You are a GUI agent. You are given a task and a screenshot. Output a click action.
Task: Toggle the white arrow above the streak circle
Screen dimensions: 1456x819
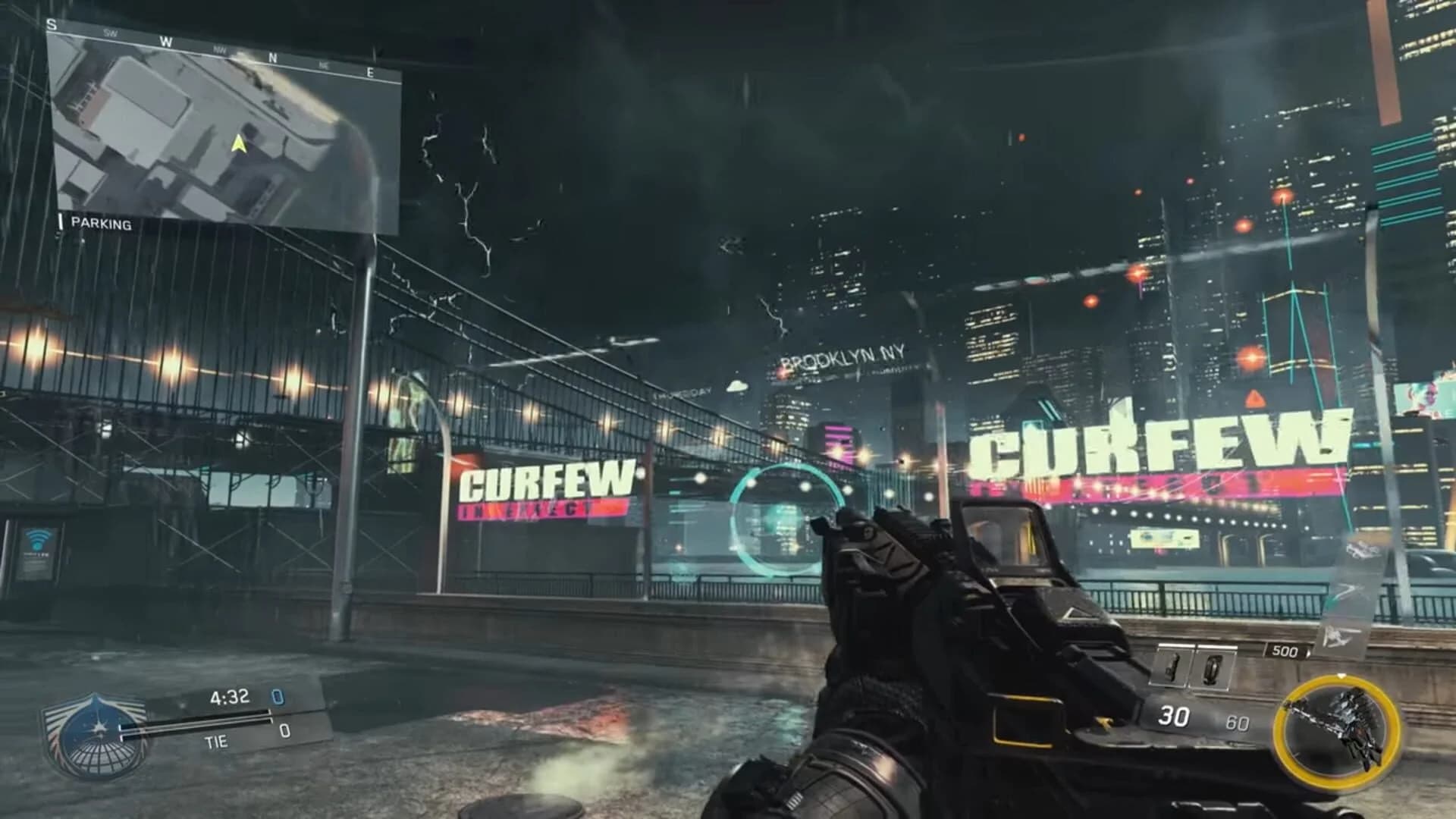tap(1341, 676)
